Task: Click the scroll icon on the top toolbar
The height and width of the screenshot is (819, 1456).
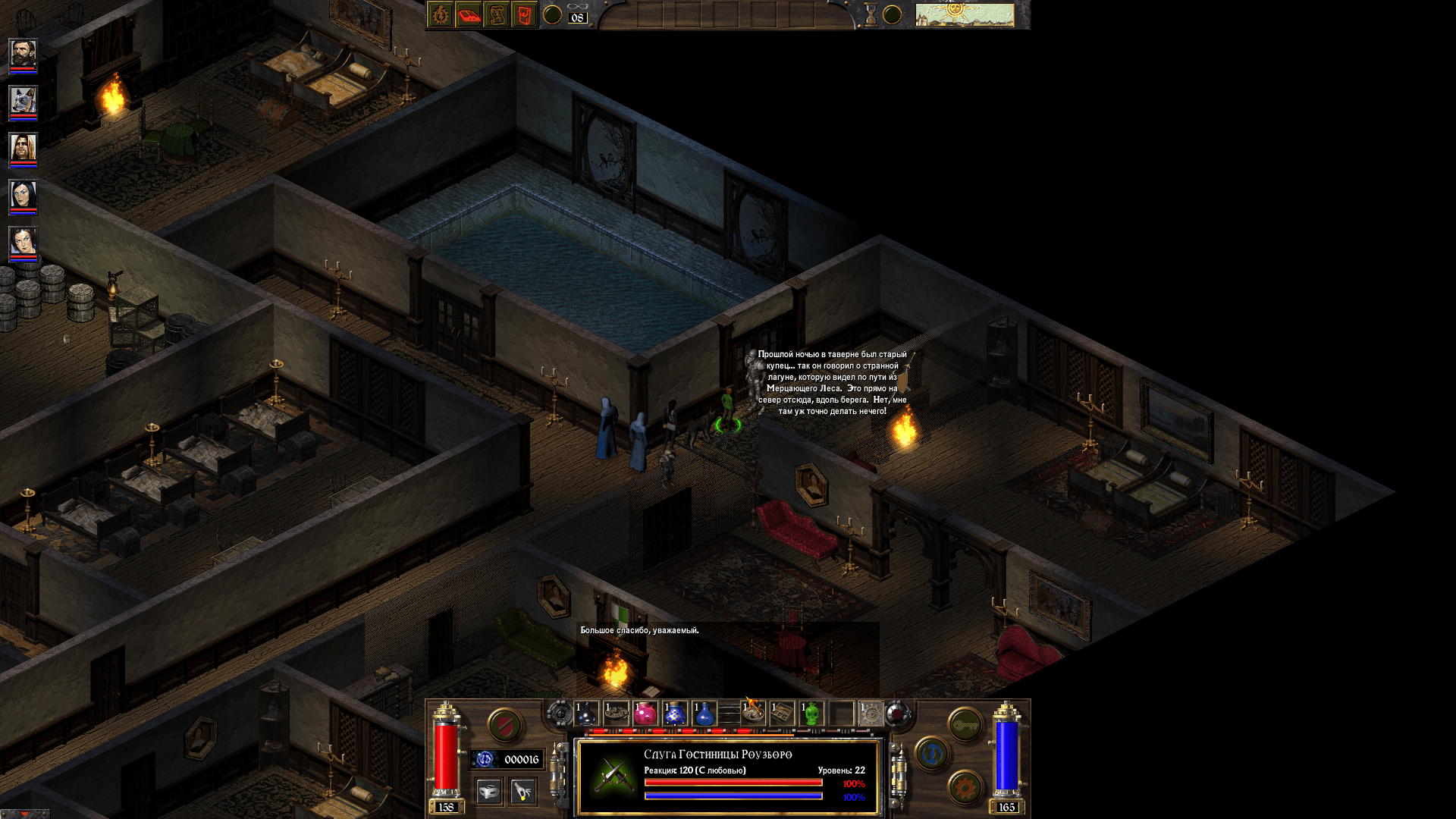Action: point(497,14)
